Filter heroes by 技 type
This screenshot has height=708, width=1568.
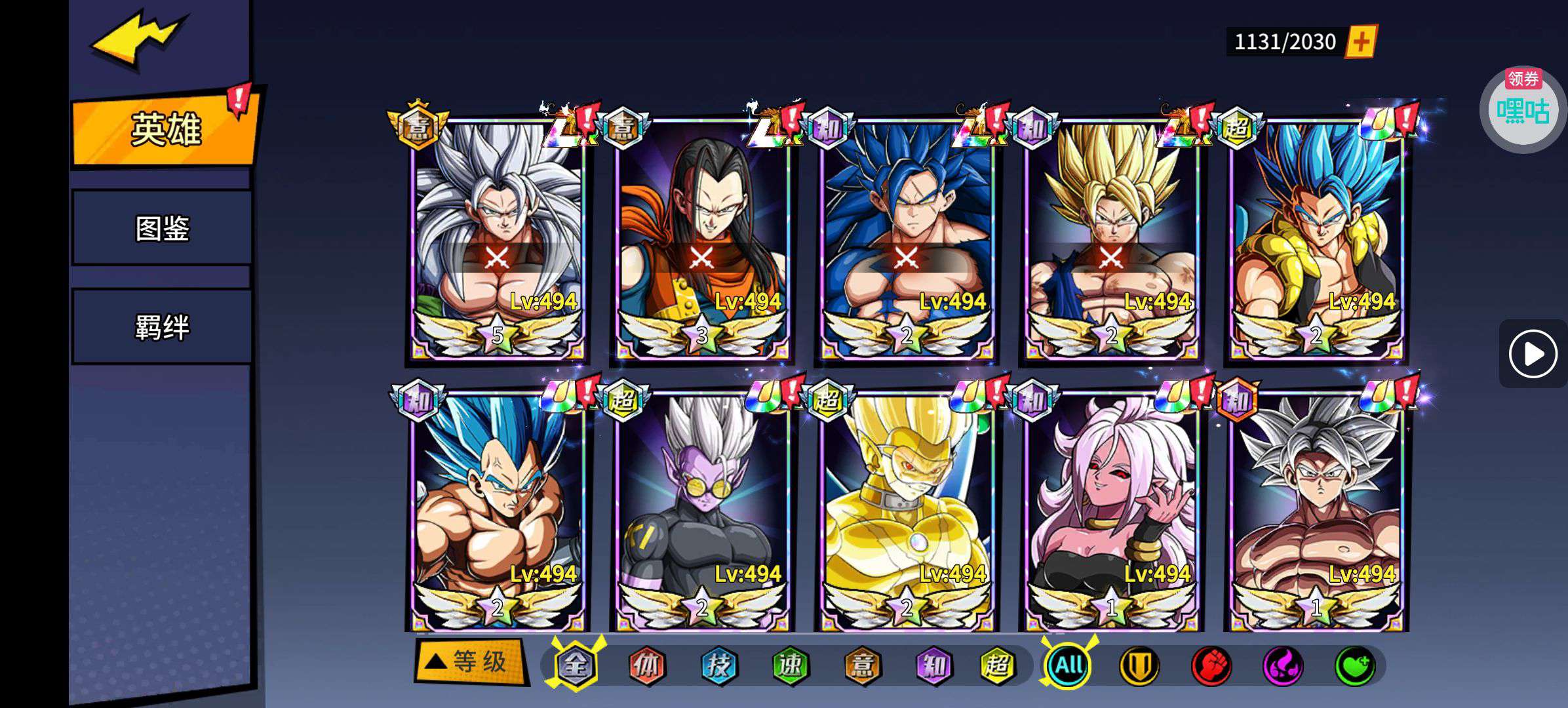(x=719, y=666)
